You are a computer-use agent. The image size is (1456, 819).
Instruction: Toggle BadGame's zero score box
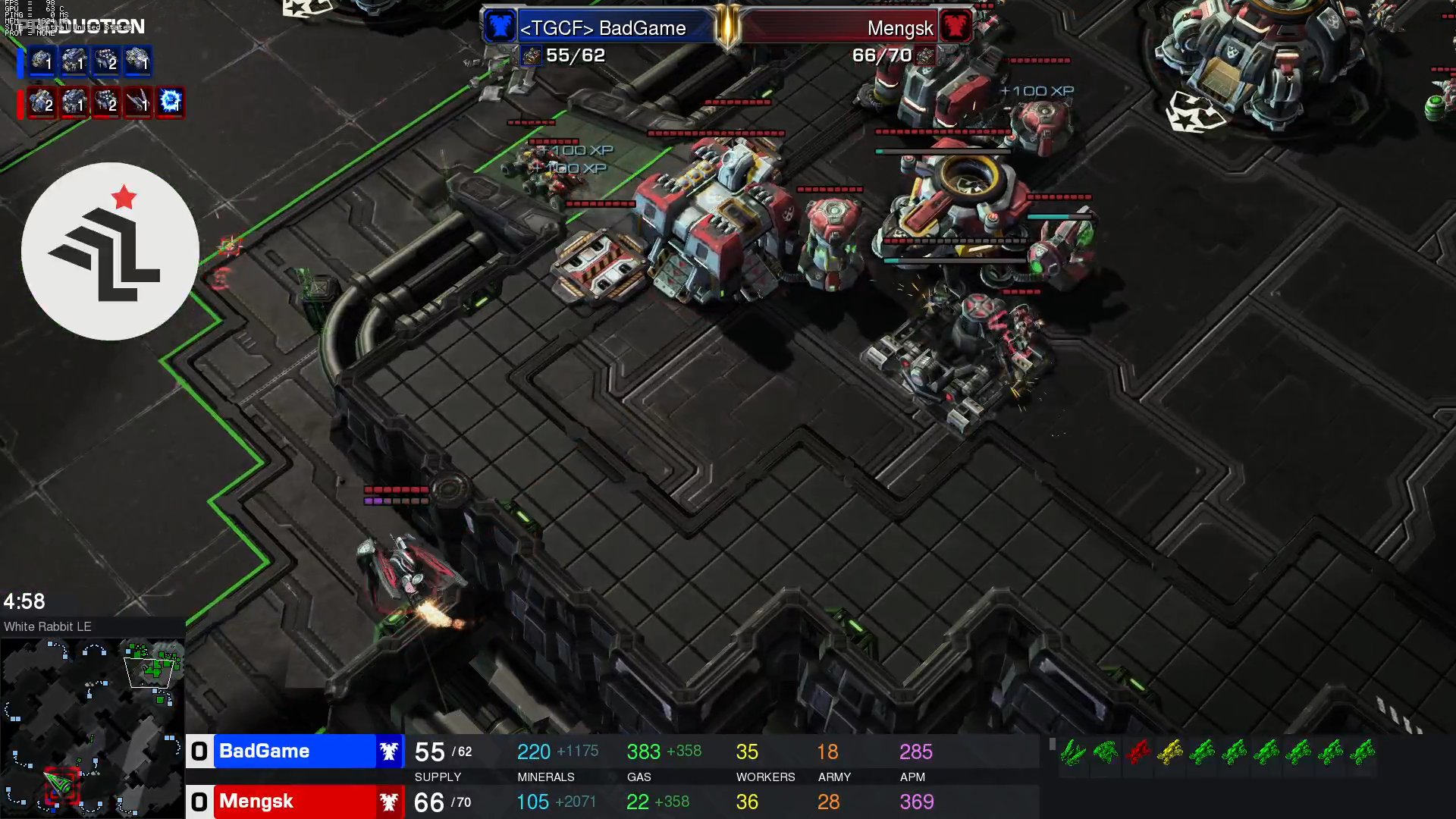click(199, 751)
